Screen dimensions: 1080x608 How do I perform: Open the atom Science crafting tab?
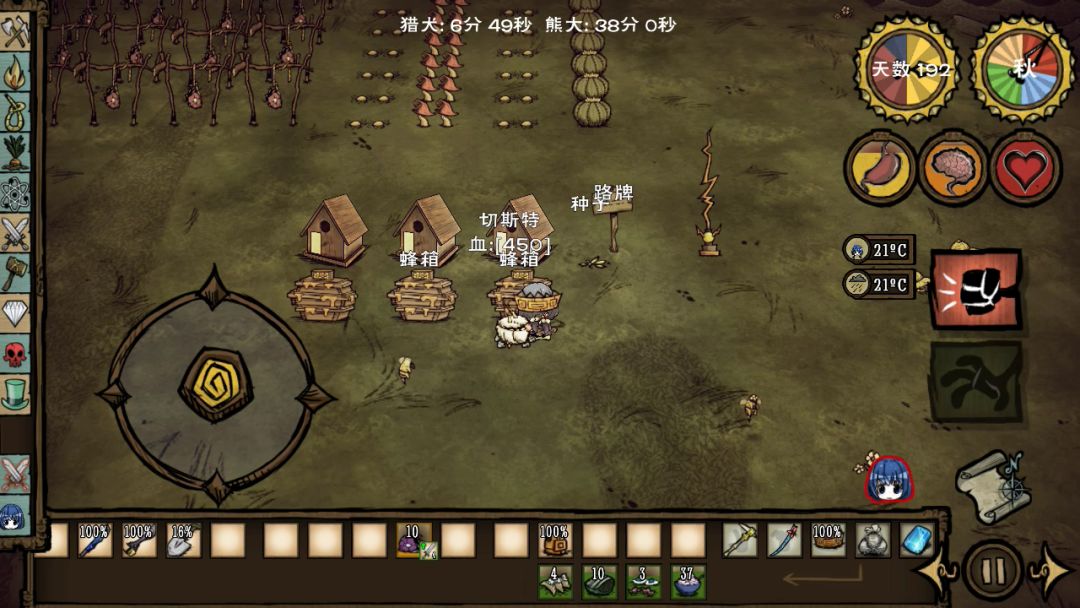(16, 192)
